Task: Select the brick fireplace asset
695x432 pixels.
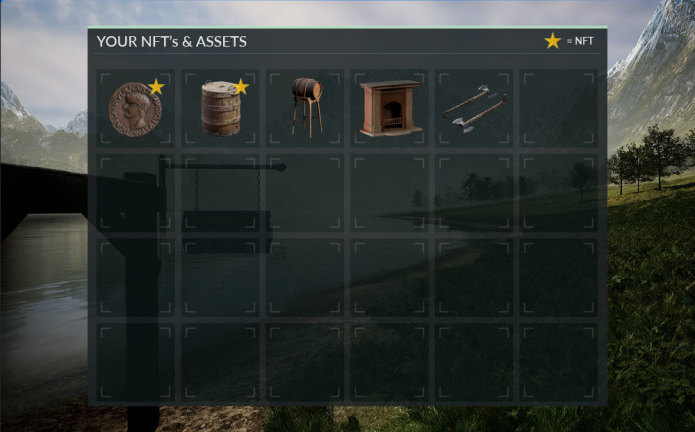Action: pos(389,109)
